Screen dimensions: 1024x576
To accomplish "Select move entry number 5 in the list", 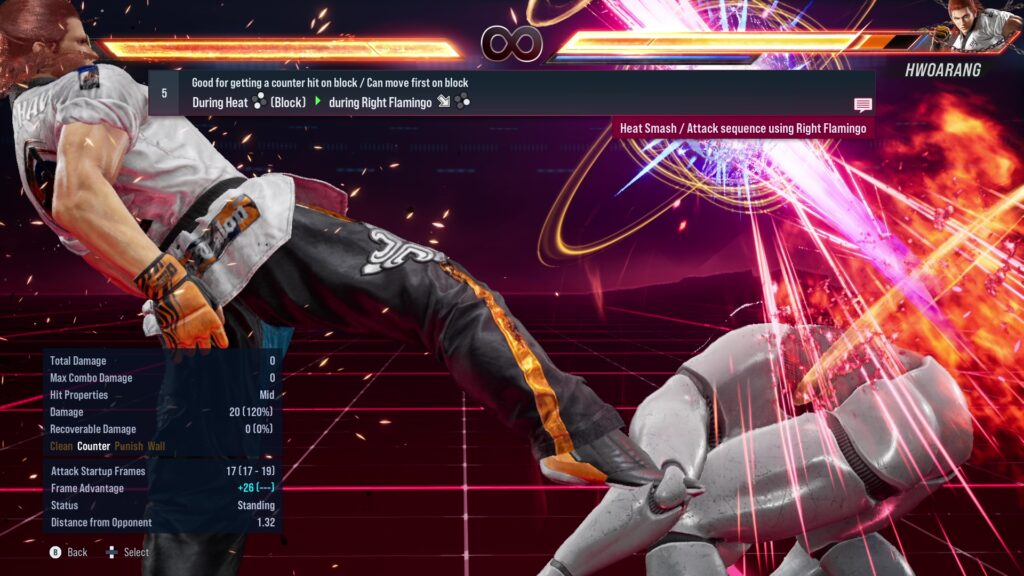I will point(510,92).
